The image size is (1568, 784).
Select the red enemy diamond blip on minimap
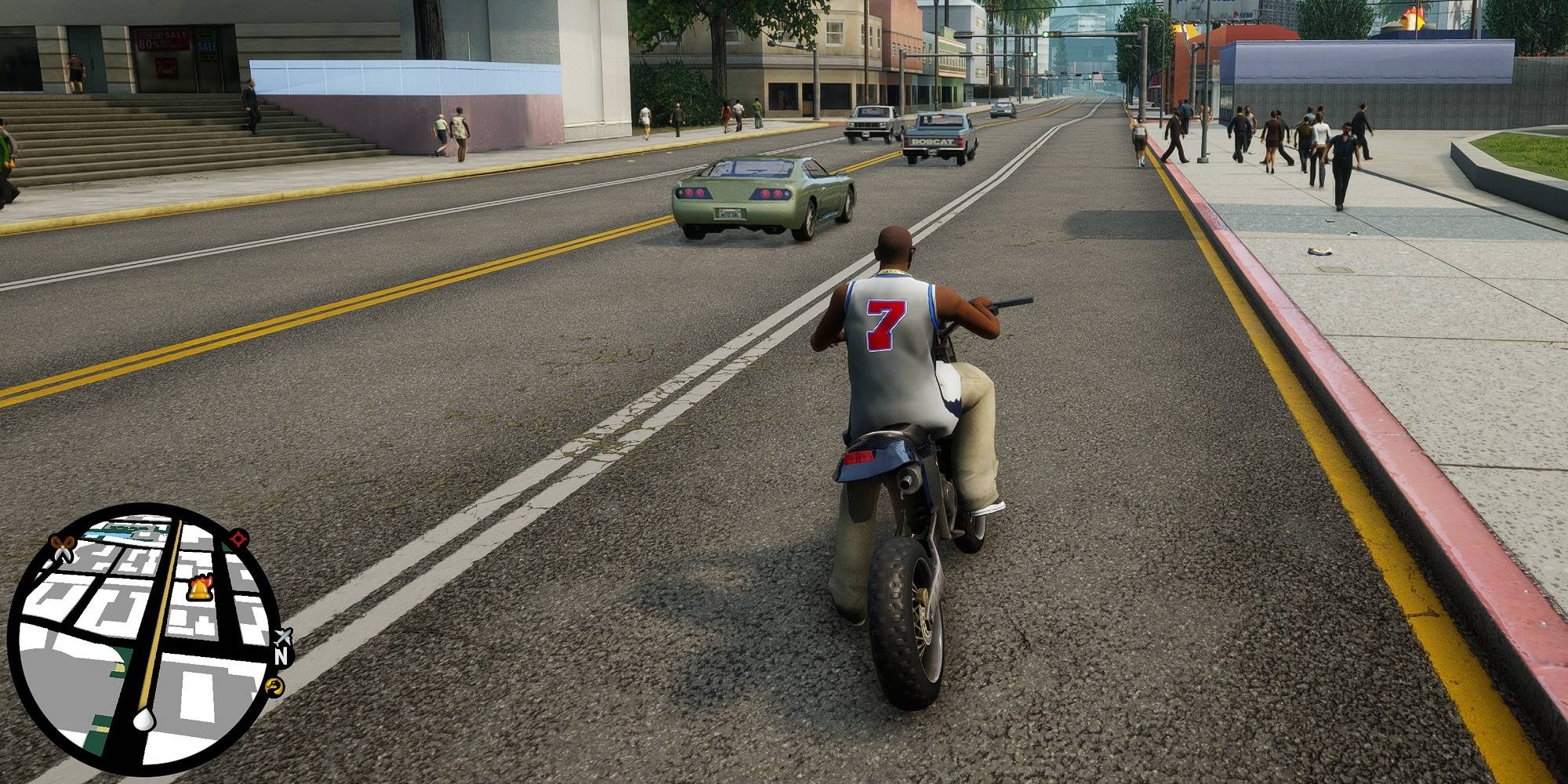click(238, 539)
